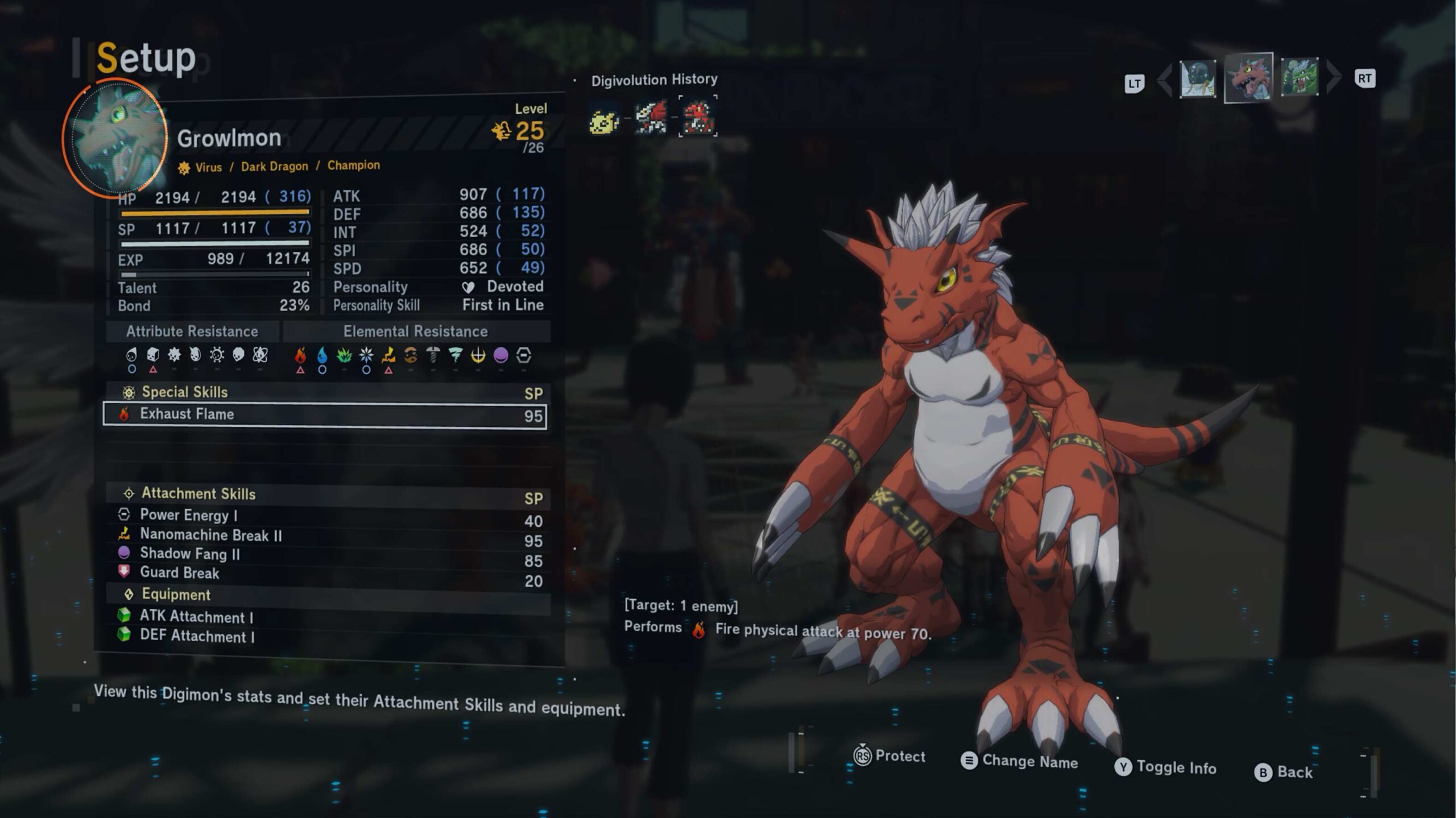Viewport: 1456px width, 818px height.
Task: Select the Exhaust Flame special skill
Action: (324, 414)
